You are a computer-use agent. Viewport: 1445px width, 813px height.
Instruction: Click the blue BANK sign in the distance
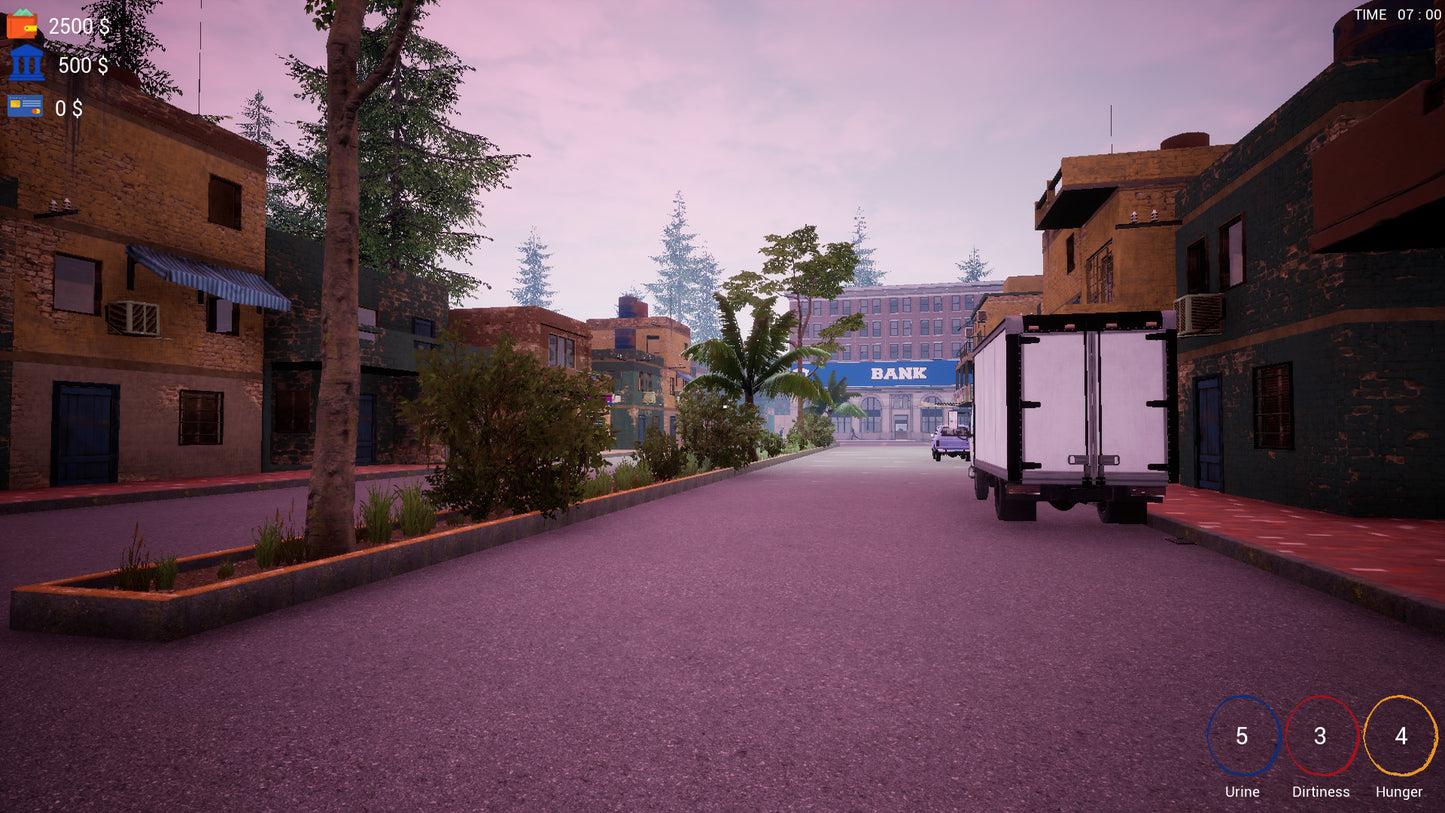(898, 372)
